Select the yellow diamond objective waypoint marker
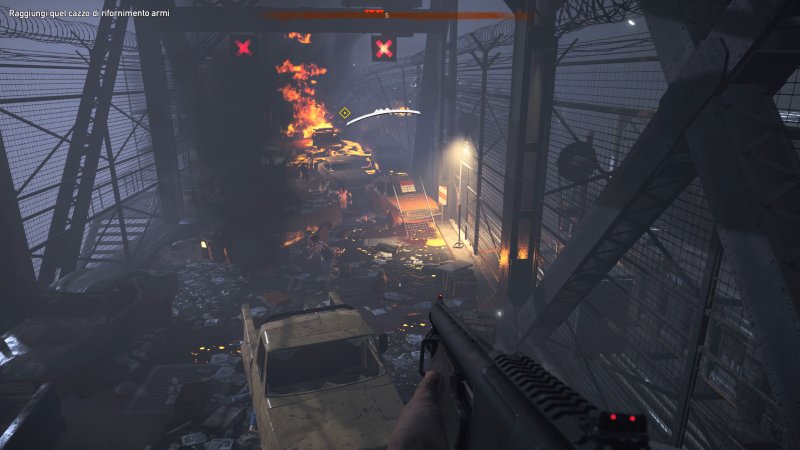 (x=345, y=113)
